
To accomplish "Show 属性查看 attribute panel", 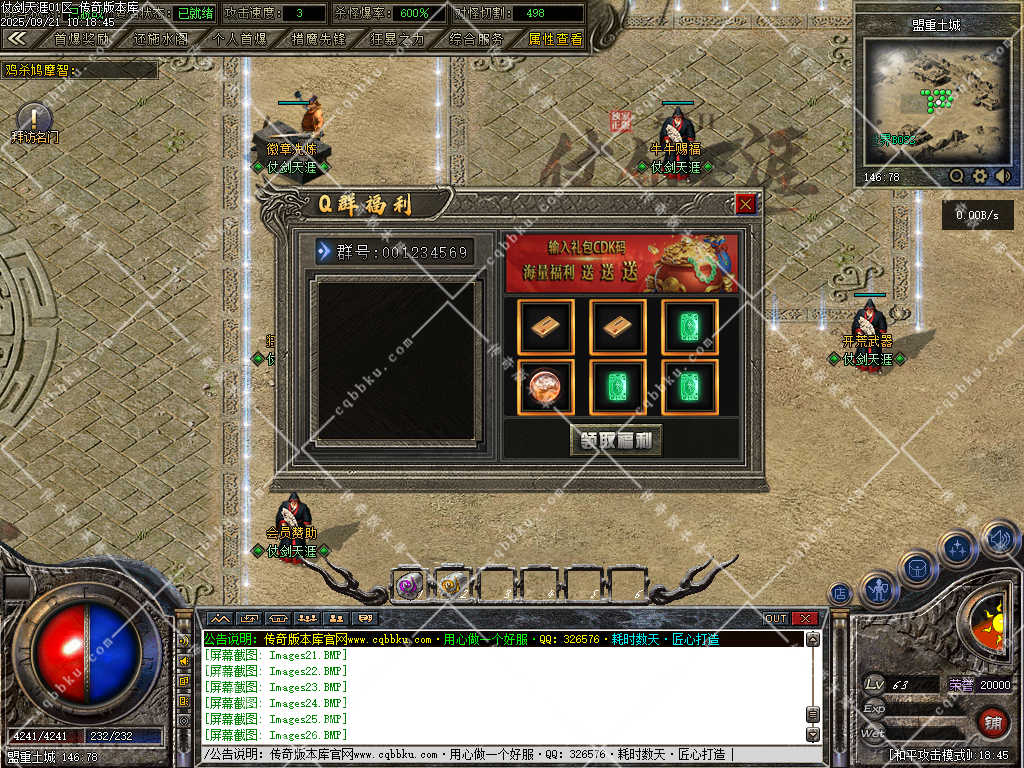I will [x=555, y=39].
